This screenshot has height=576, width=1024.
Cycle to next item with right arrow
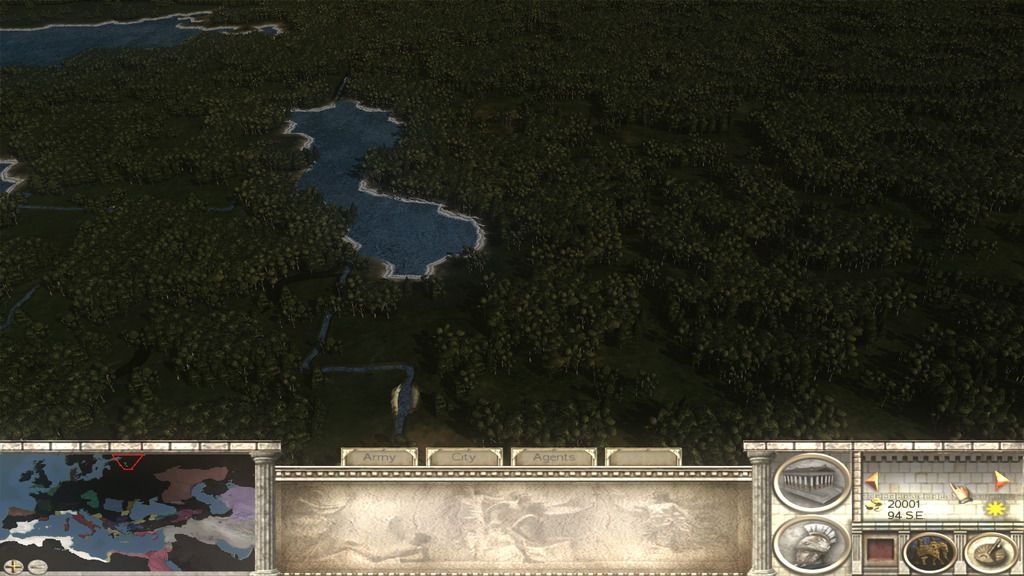[1001, 481]
